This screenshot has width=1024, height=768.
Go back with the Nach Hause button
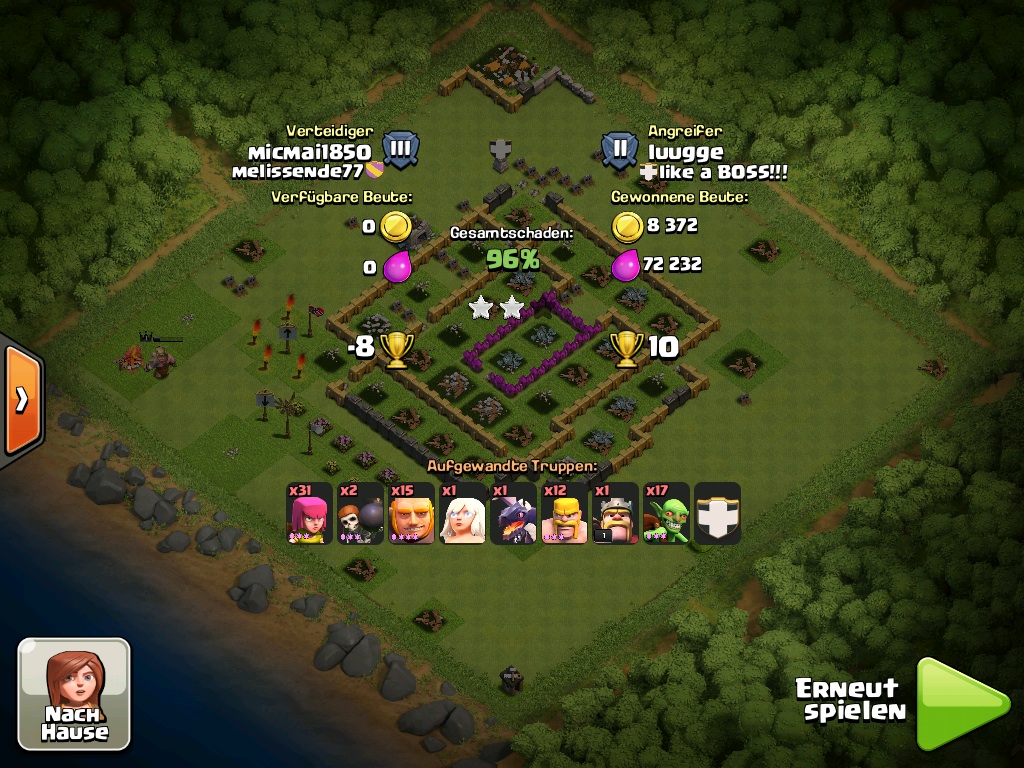coord(74,693)
